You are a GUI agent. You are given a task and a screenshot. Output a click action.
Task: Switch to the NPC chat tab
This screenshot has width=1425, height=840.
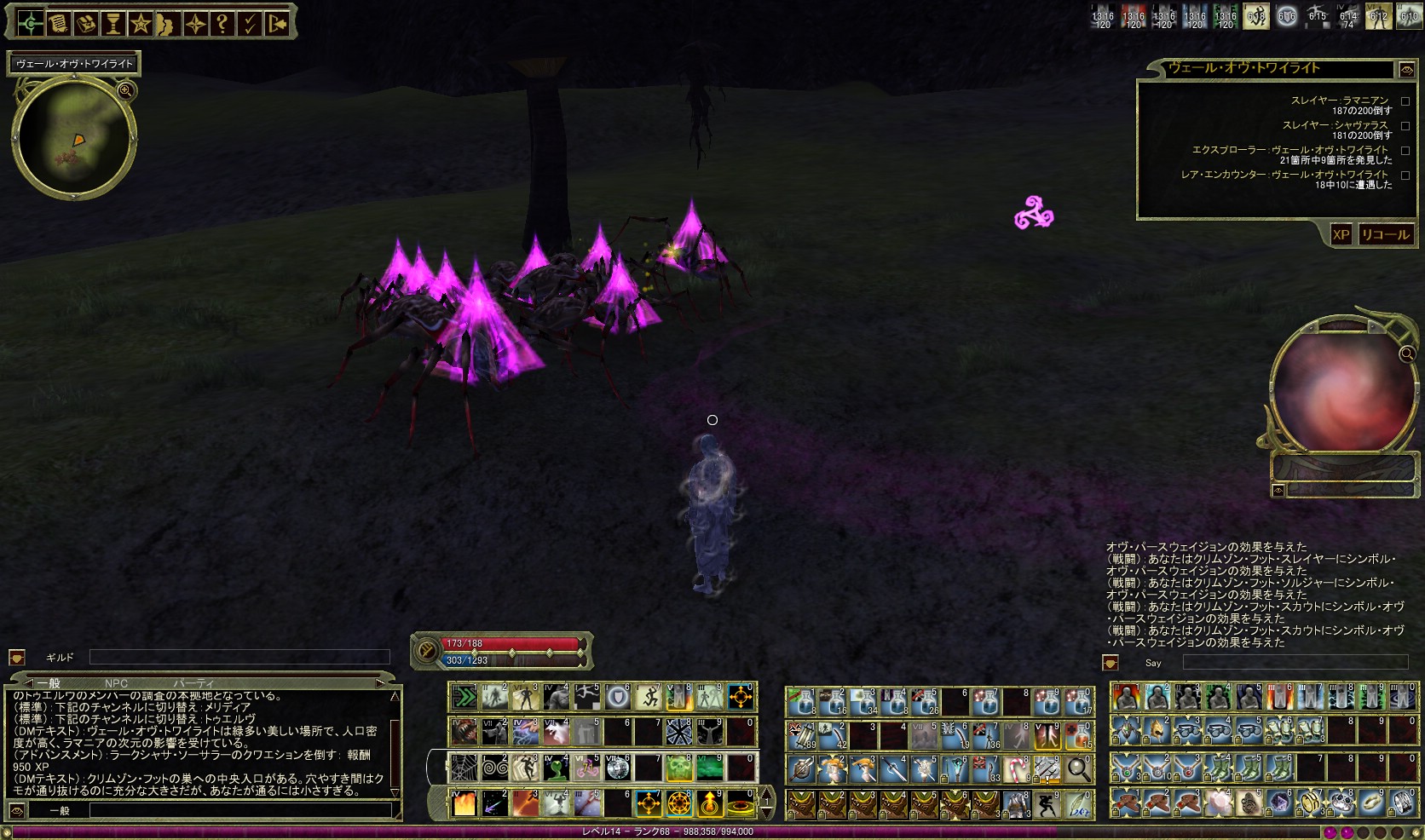pyautogui.click(x=116, y=683)
